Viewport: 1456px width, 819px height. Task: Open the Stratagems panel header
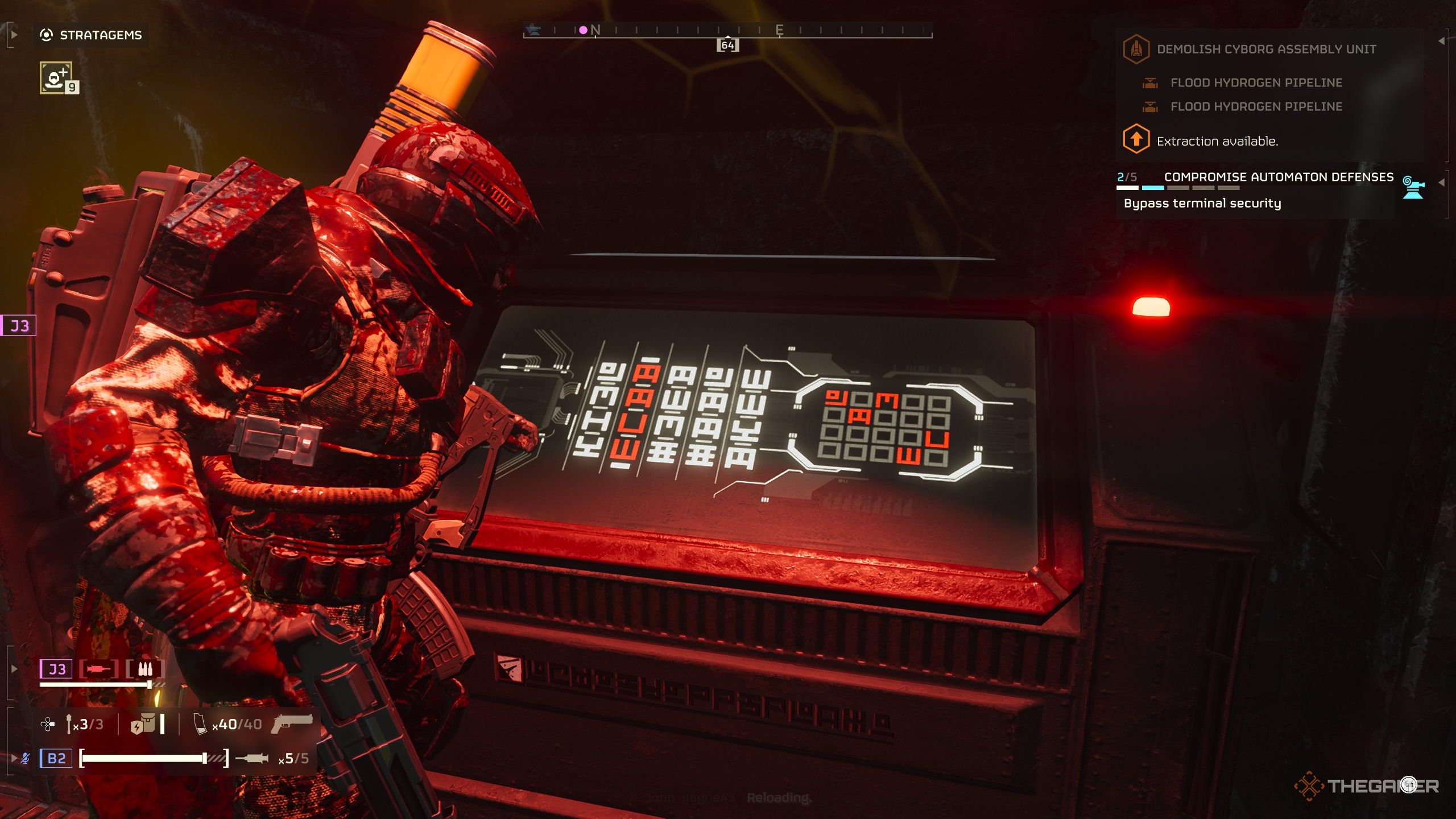tap(91, 35)
